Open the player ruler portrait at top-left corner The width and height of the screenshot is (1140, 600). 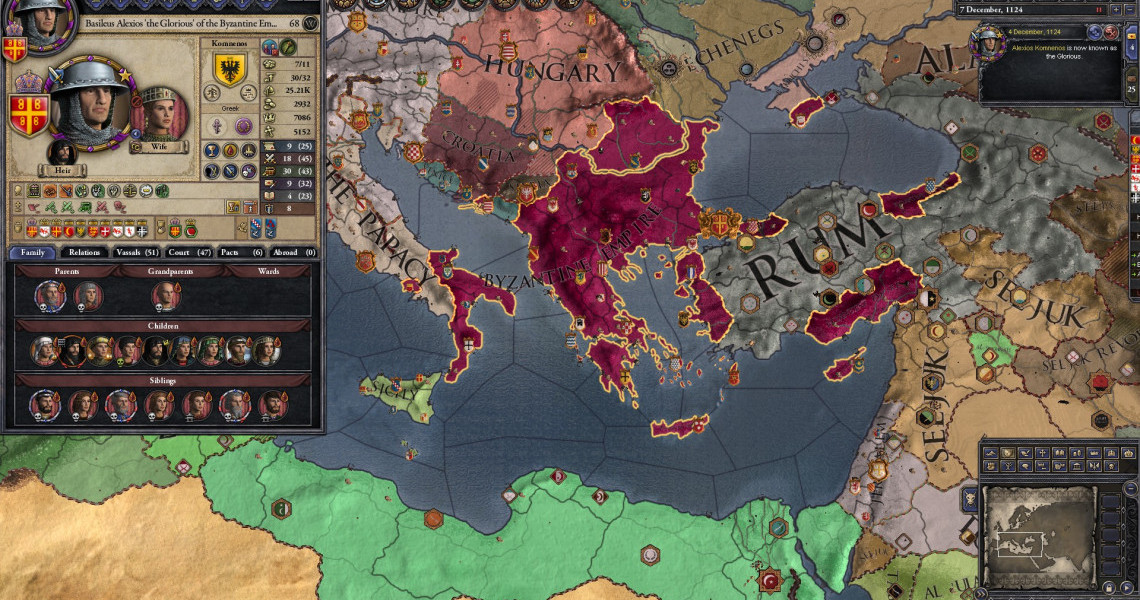pos(42,22)
